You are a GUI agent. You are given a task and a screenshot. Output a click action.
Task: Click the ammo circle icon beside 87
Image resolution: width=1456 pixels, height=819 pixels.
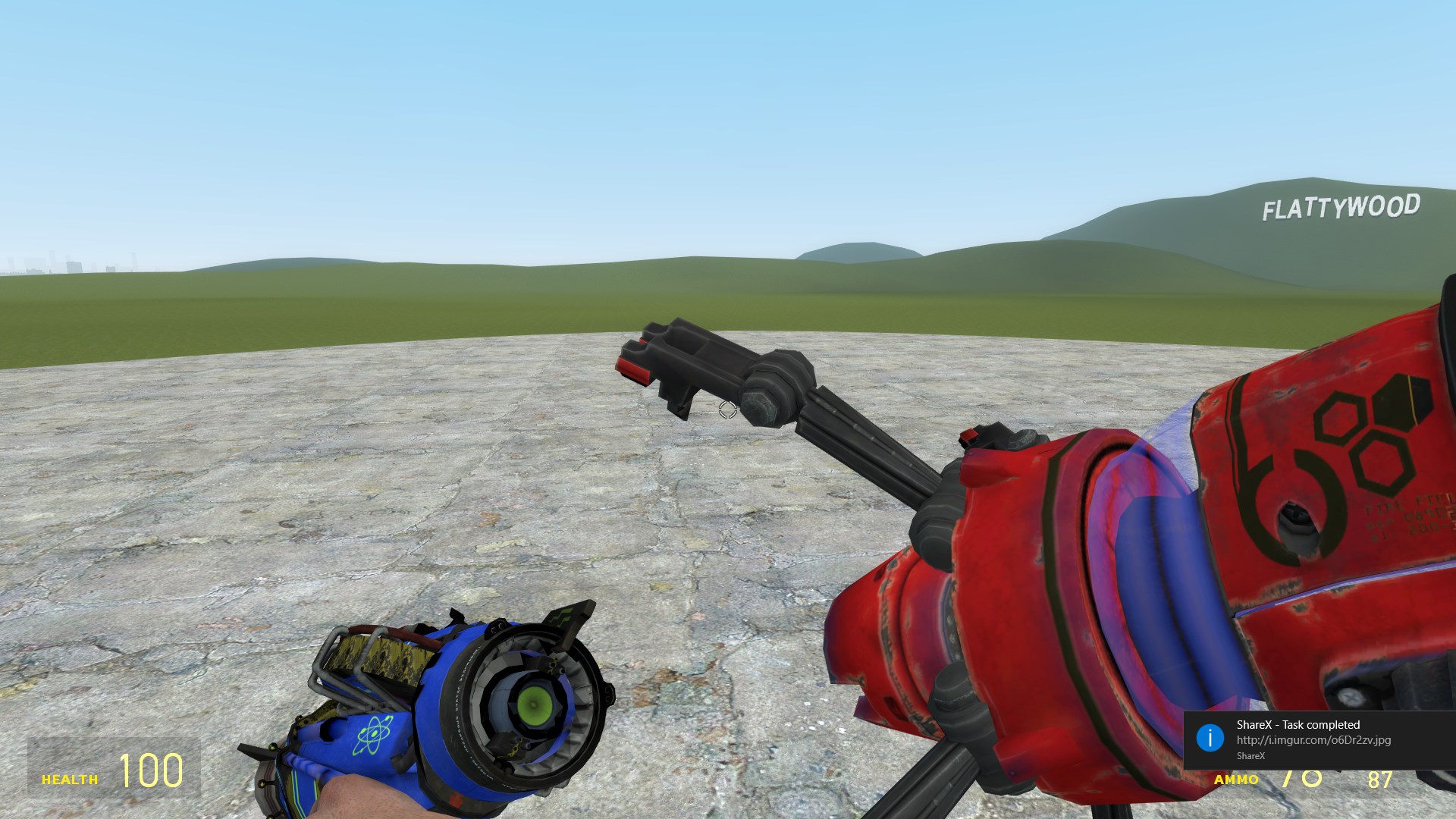(1311, 778)
